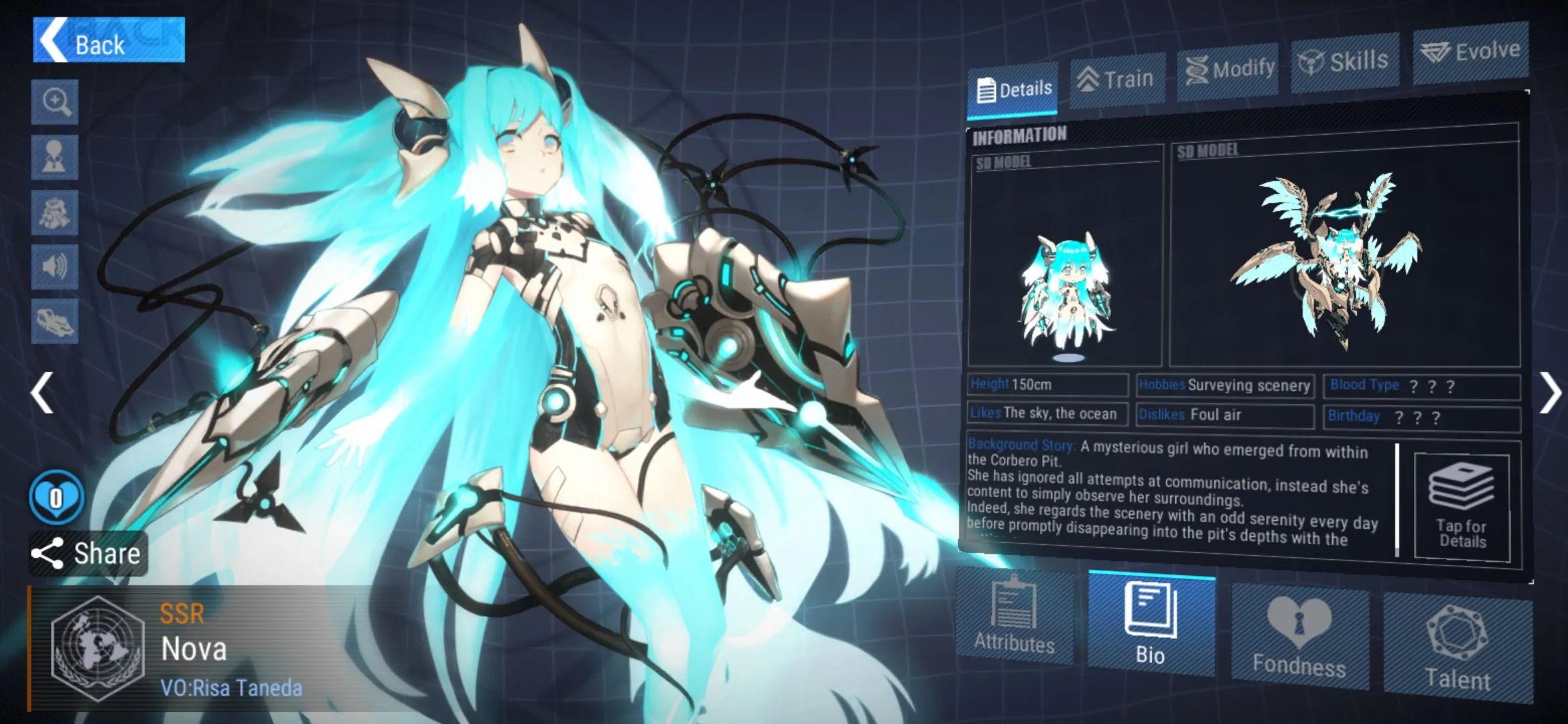
Task: Show the next character with right arrow
Action: click(x=1549, y=393)
